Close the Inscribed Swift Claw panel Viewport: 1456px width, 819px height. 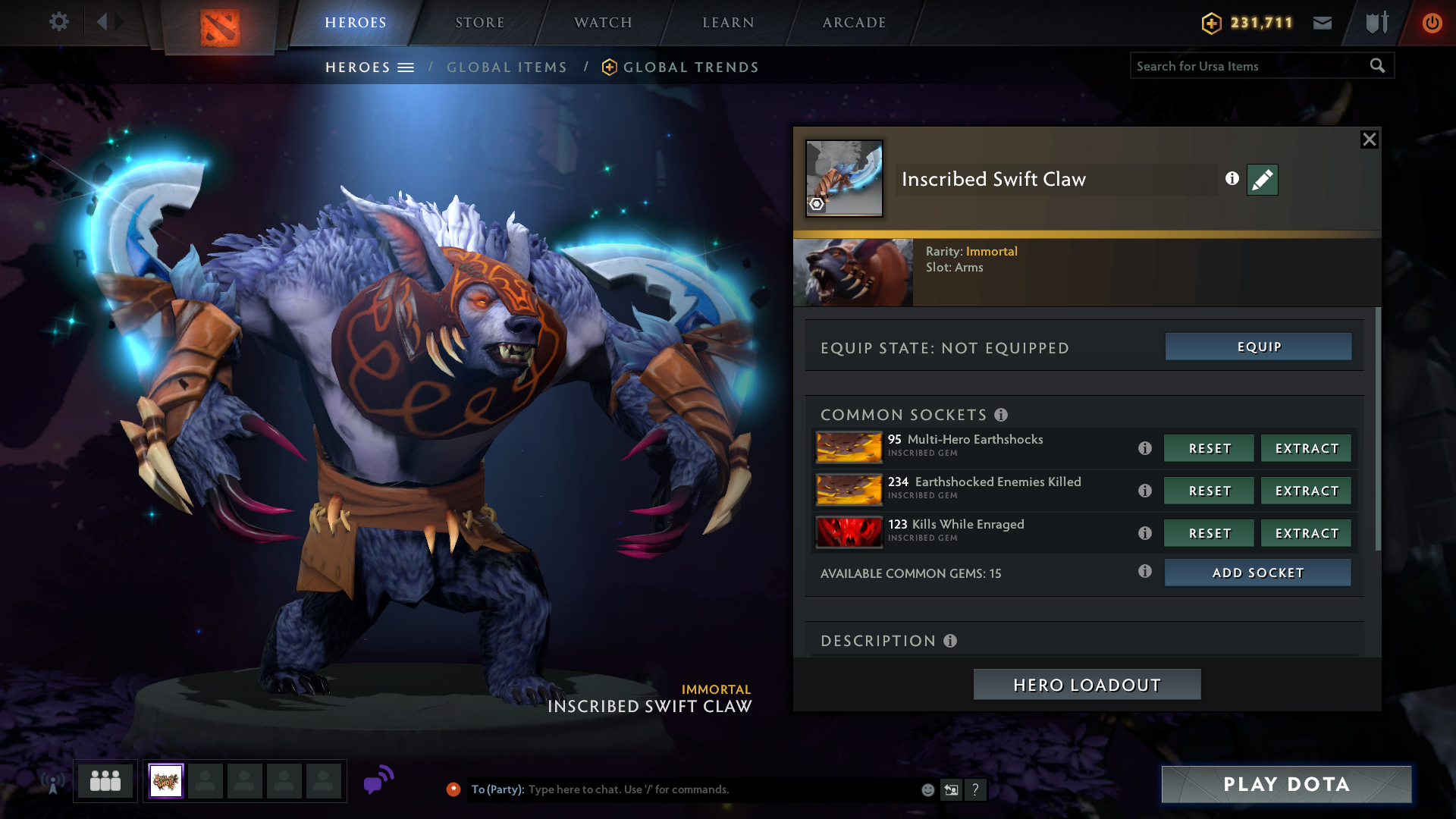pyautogui.click(x=1369, y=140)
